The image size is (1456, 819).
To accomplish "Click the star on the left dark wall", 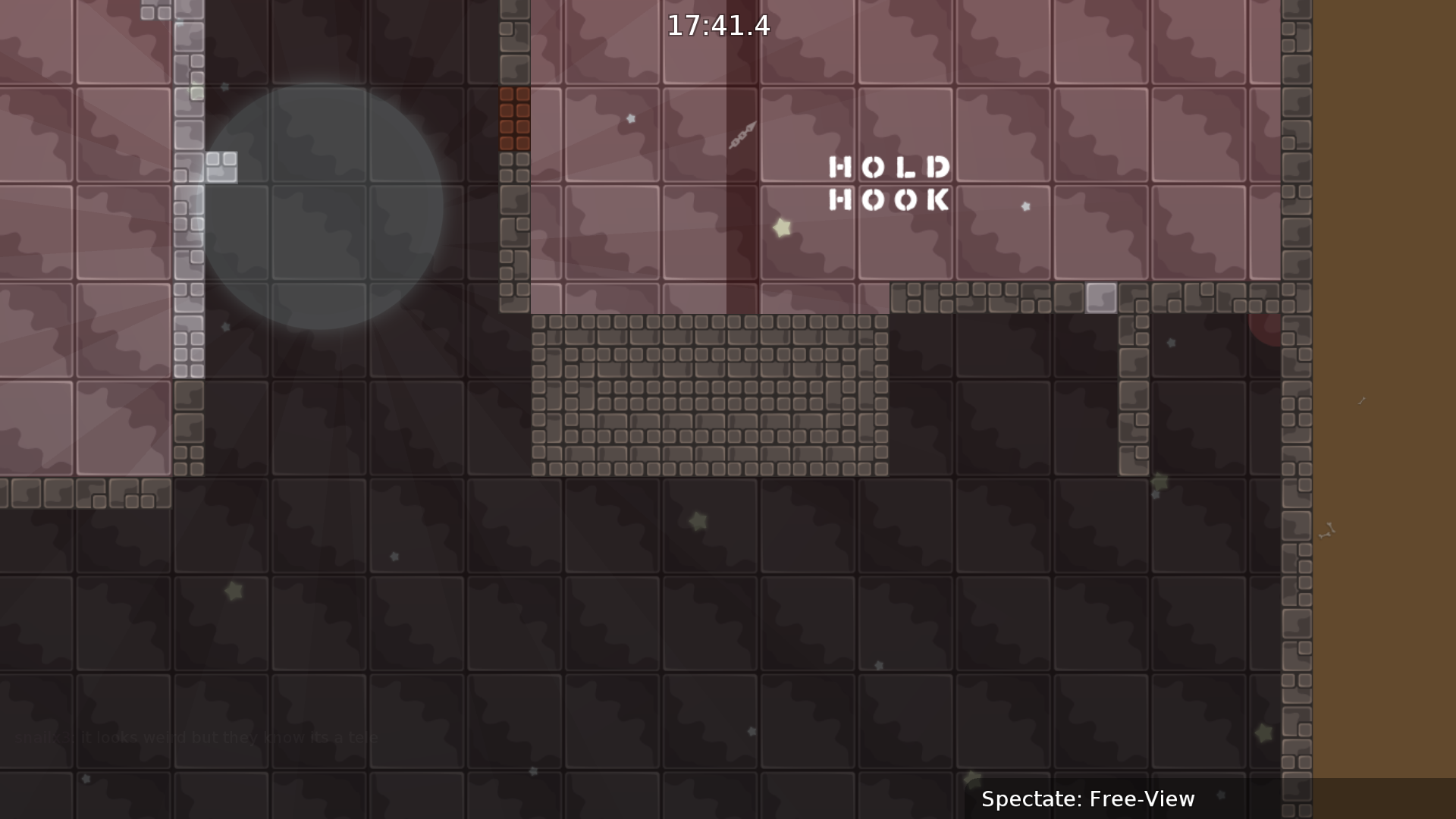I will (224, 326).
